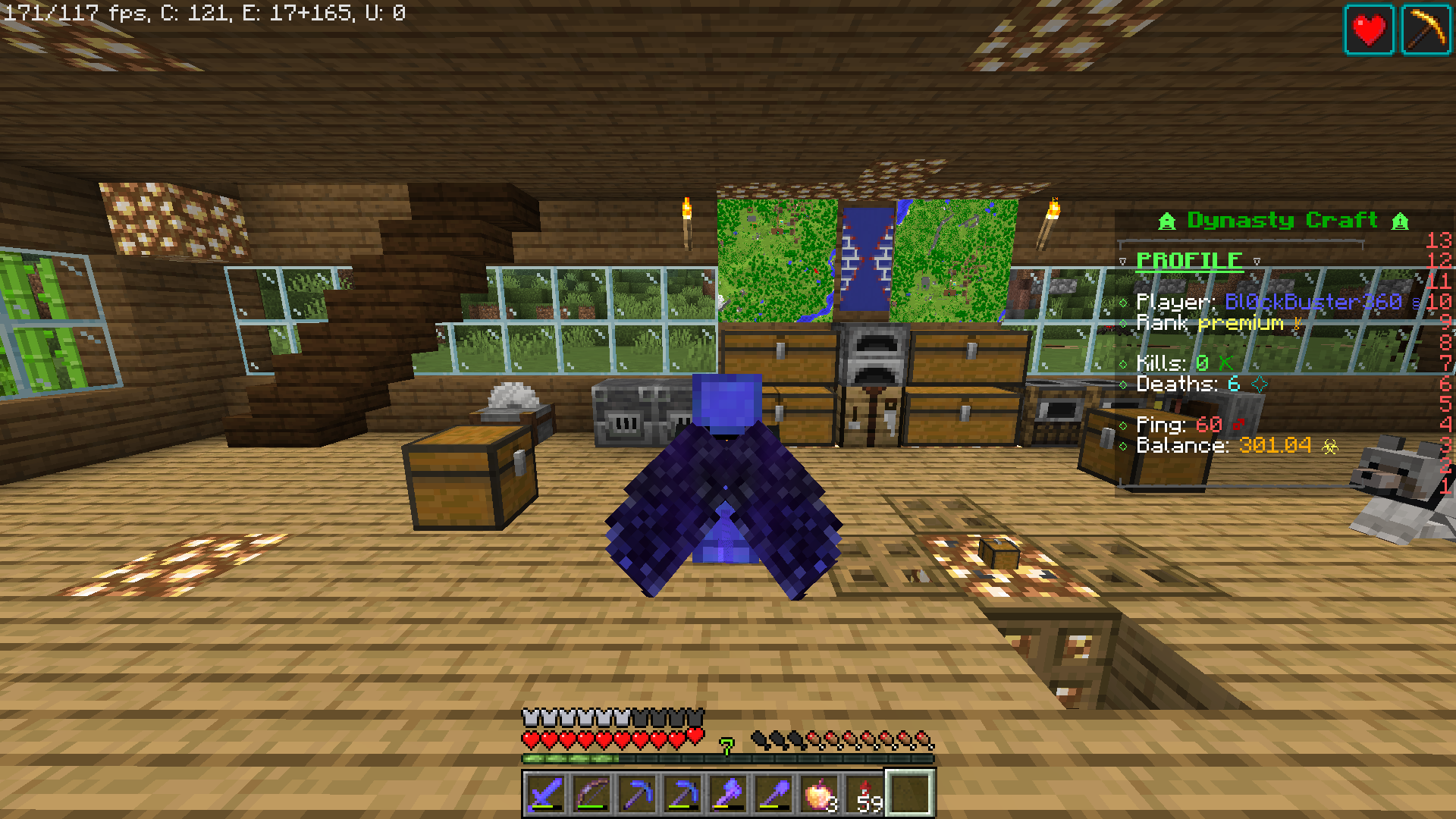Click the Dynasty Craft header title
Screen dimensions: 1456x819
[x=1283, y=221]
